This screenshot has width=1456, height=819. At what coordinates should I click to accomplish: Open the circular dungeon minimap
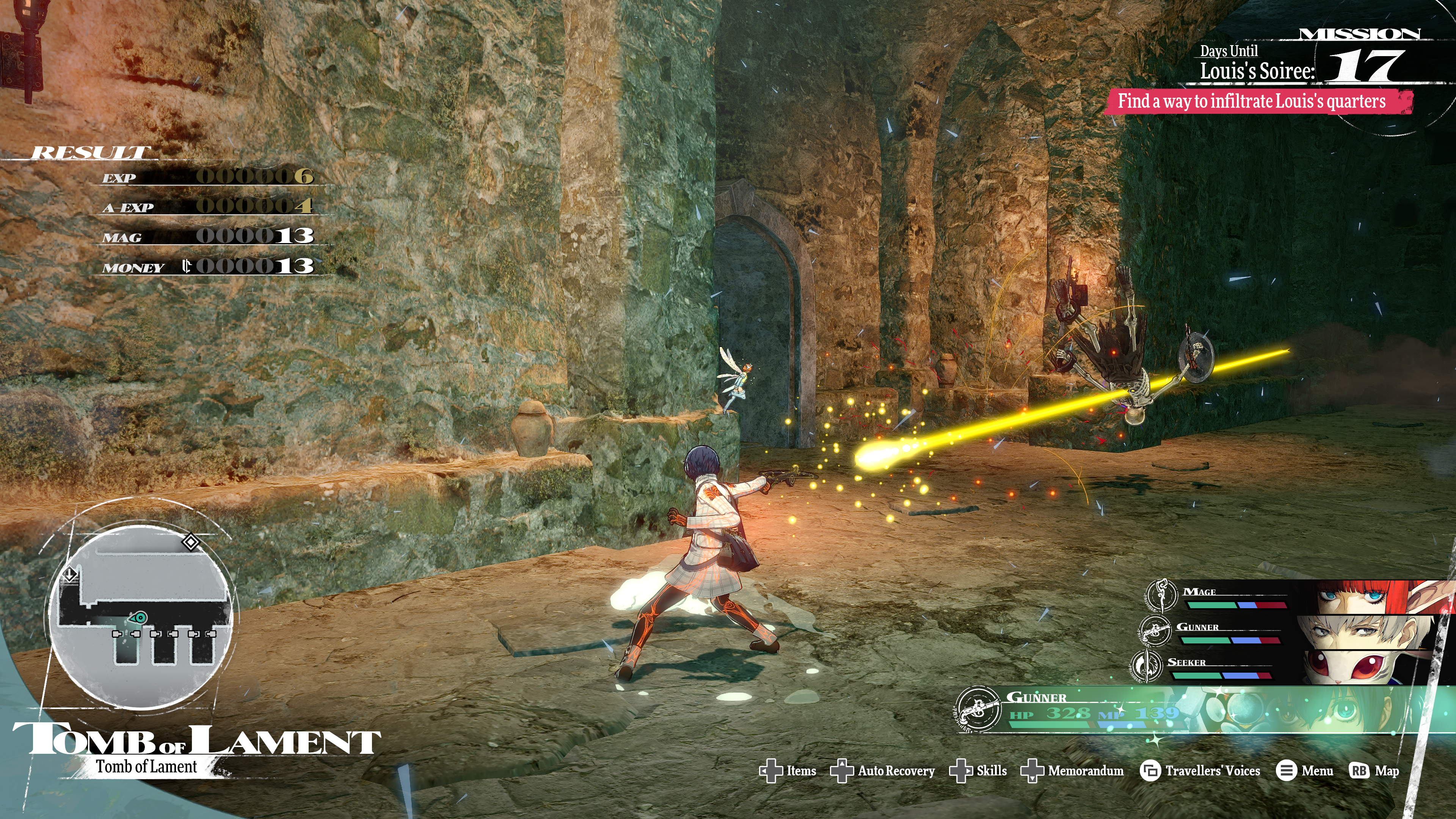click(x=141, y=616)
